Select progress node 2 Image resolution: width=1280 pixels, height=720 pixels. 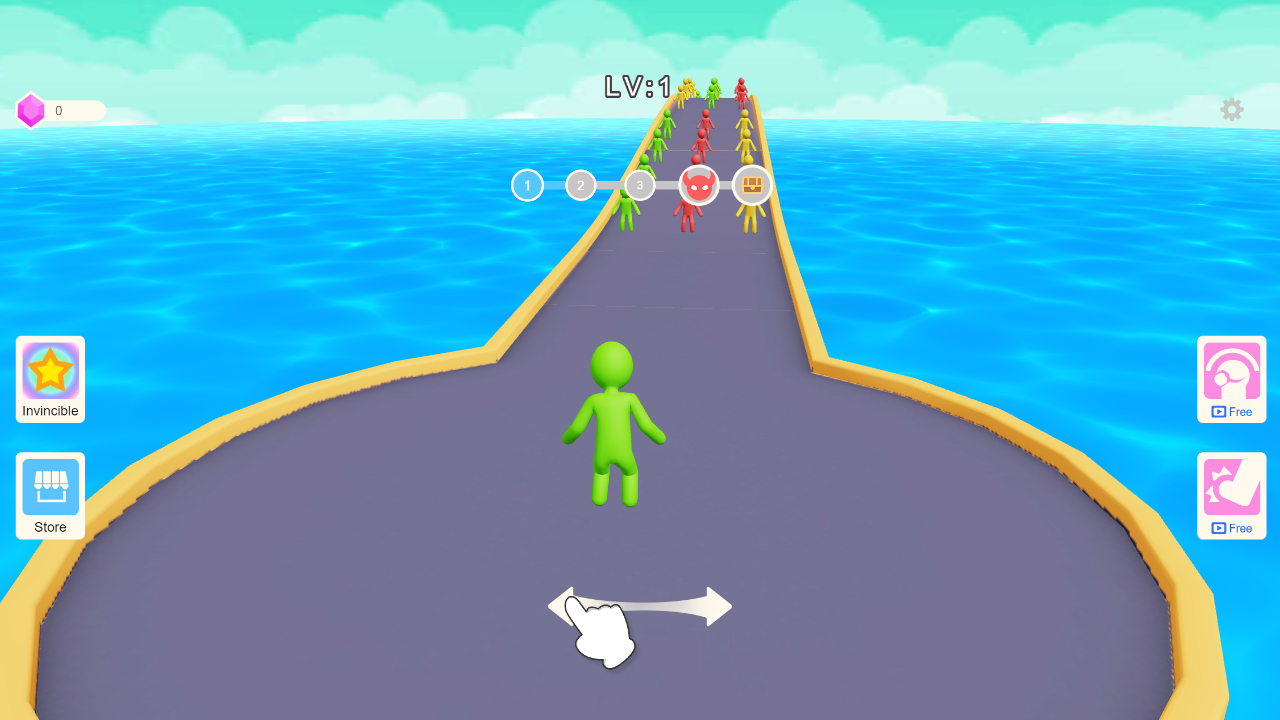click(x=580, y=185)
